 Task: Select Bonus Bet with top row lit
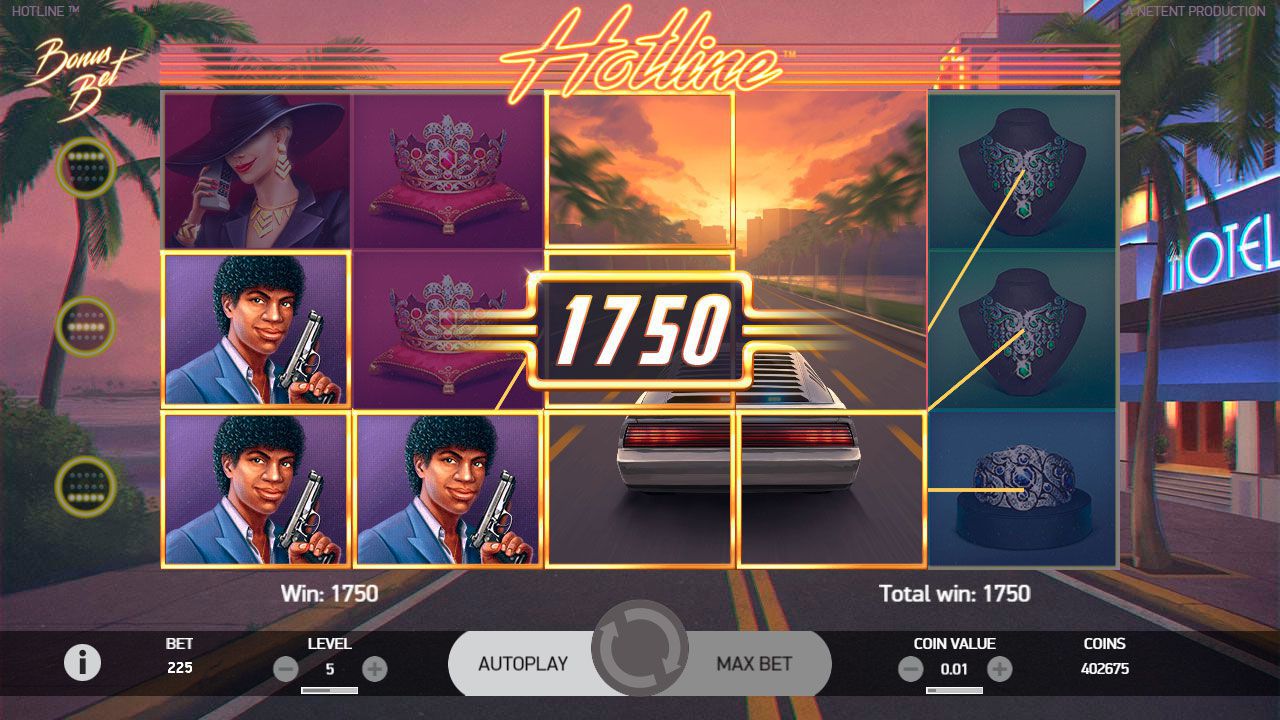86,168
